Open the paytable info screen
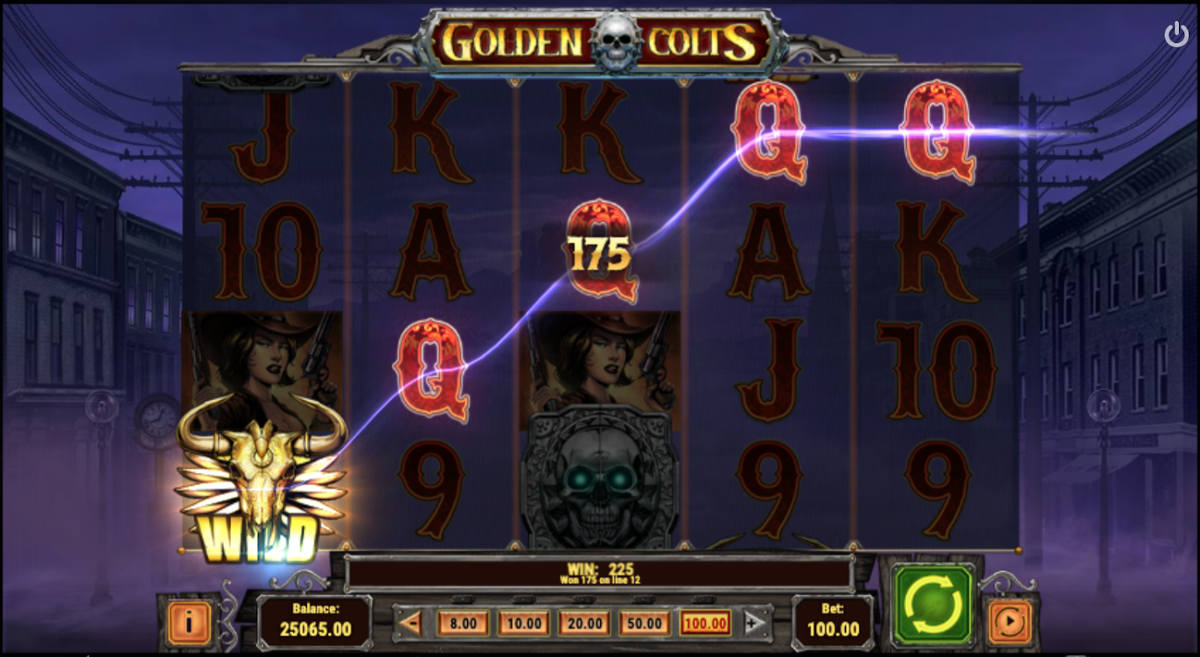1200x657 pixels. pyautogui.click(x=188, y=622)
